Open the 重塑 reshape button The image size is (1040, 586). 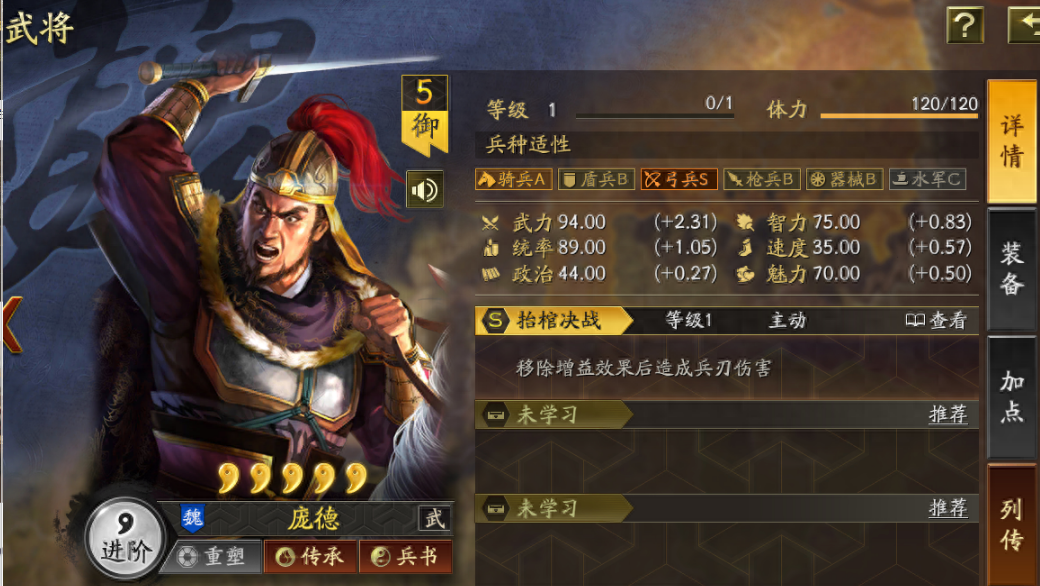click(x=212, y=557)
